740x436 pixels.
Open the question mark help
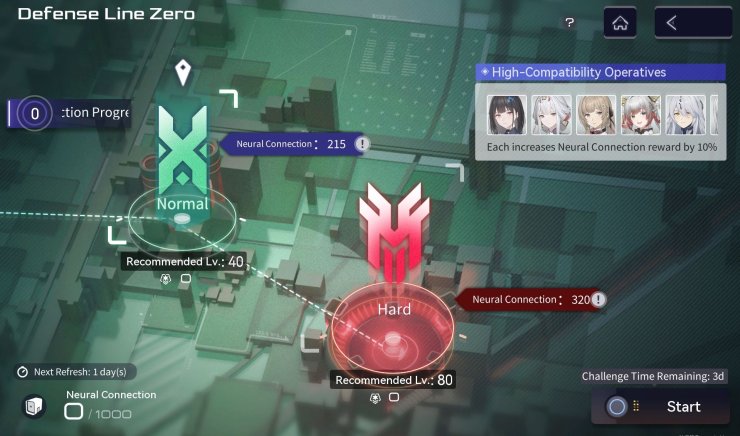click(569, 23)
